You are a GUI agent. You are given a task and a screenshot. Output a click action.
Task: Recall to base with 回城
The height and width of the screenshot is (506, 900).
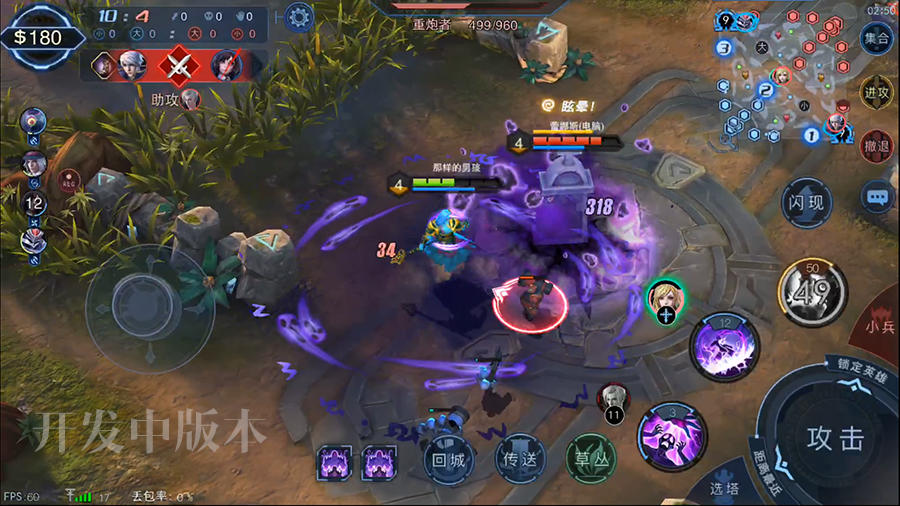[448, 460]
